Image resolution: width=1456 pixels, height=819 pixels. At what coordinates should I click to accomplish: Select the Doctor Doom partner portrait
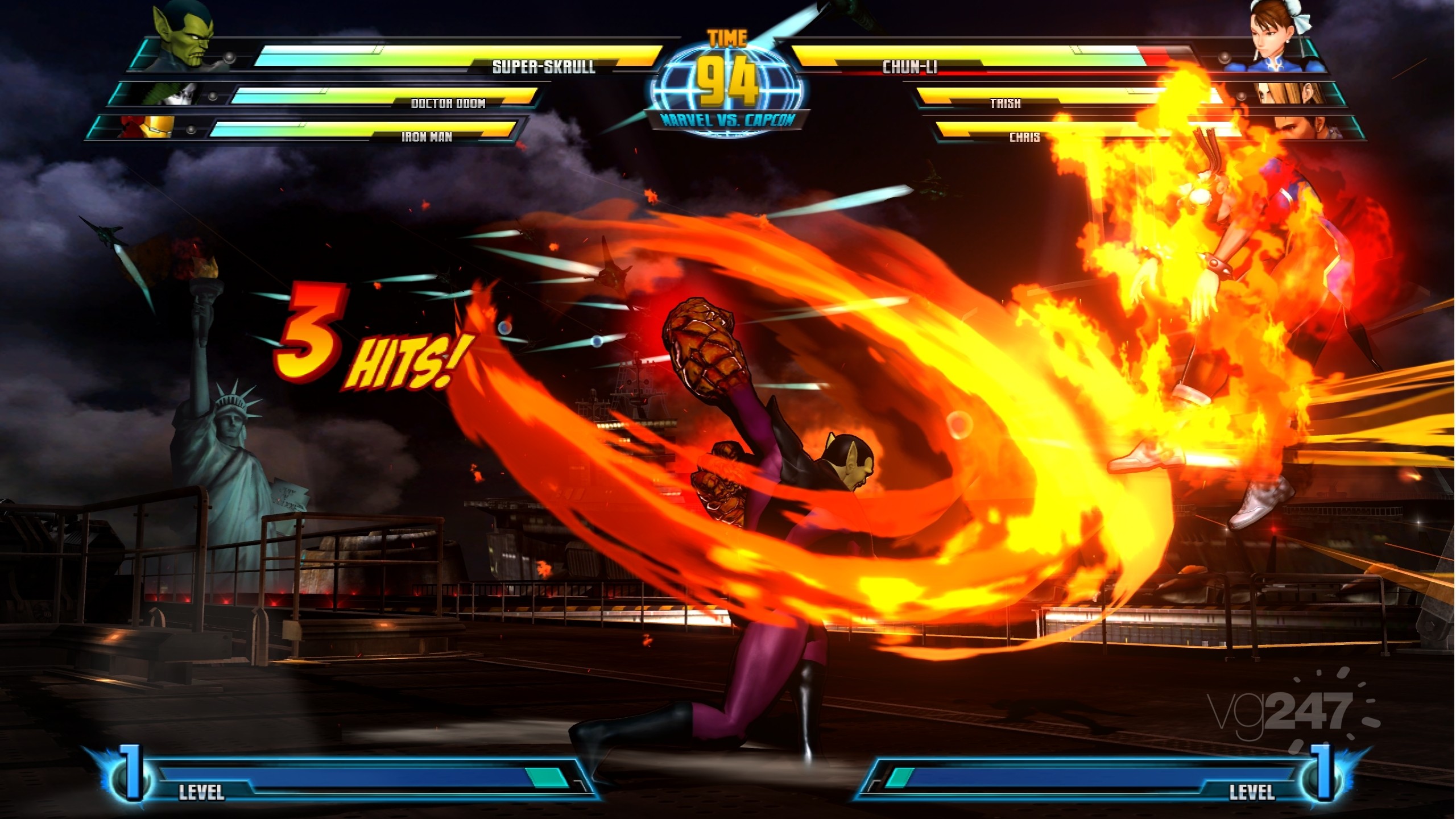[x=172, y=94]
